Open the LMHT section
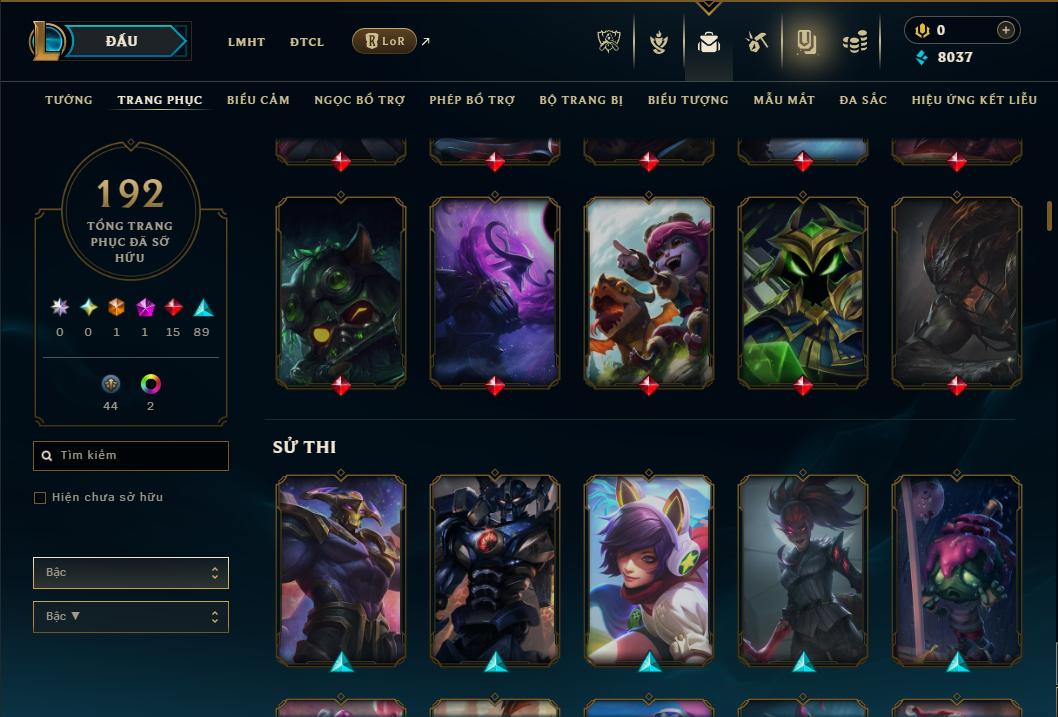 246,42
